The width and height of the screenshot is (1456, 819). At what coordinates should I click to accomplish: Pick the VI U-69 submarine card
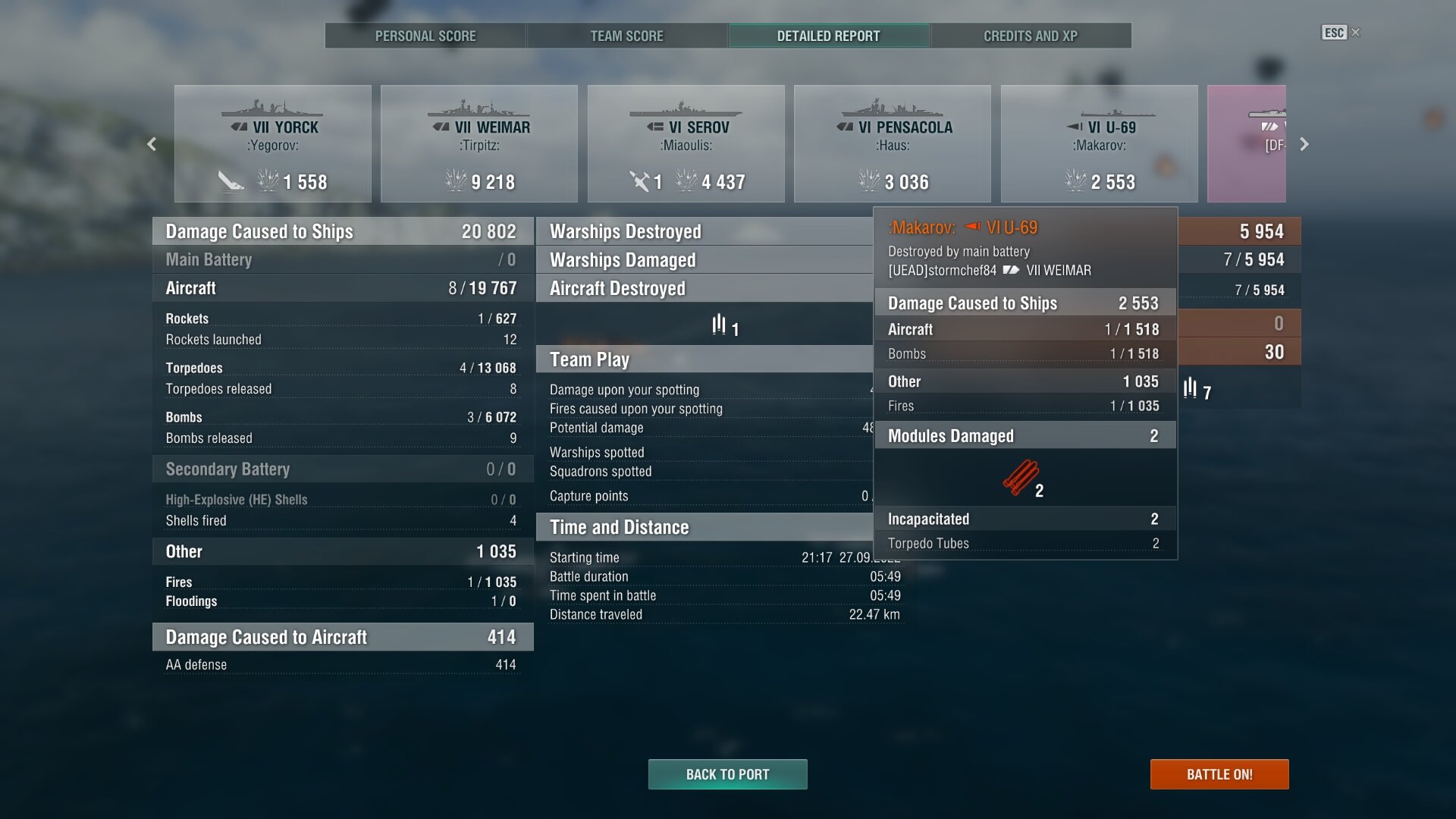click(1100, 144)
